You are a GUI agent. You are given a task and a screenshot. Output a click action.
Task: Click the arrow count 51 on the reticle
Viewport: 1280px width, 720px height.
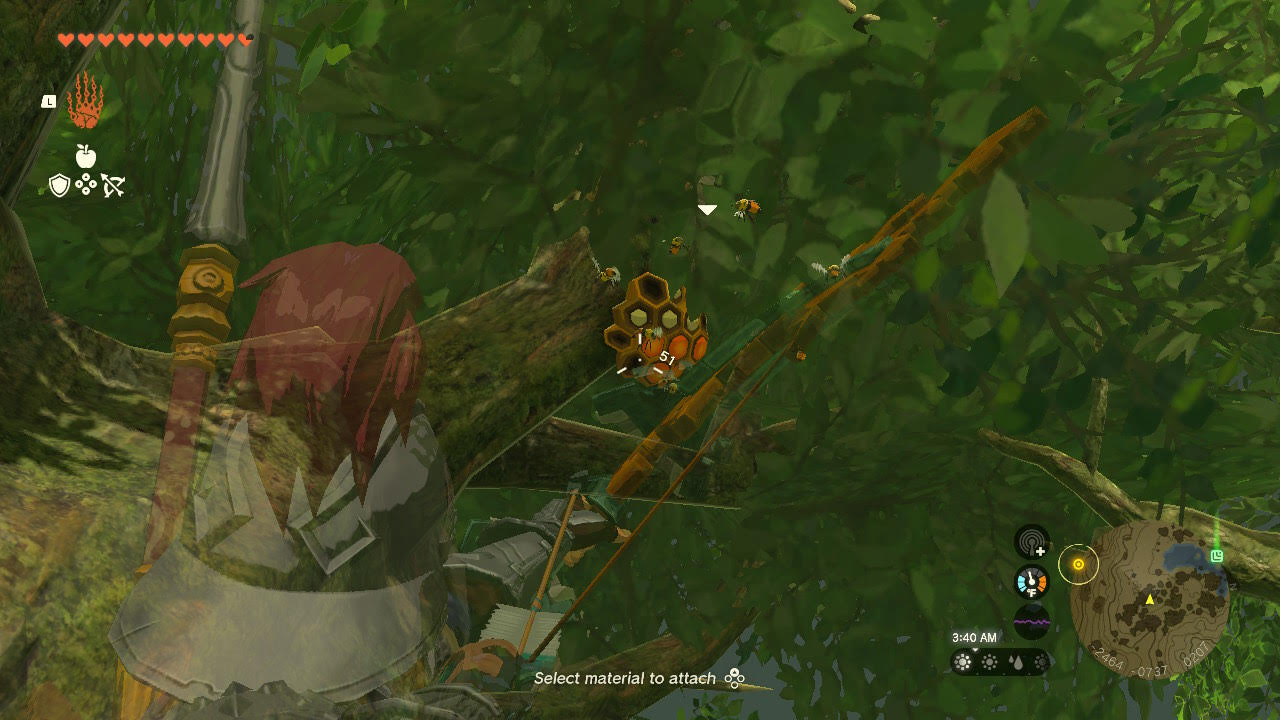[666, 355]
